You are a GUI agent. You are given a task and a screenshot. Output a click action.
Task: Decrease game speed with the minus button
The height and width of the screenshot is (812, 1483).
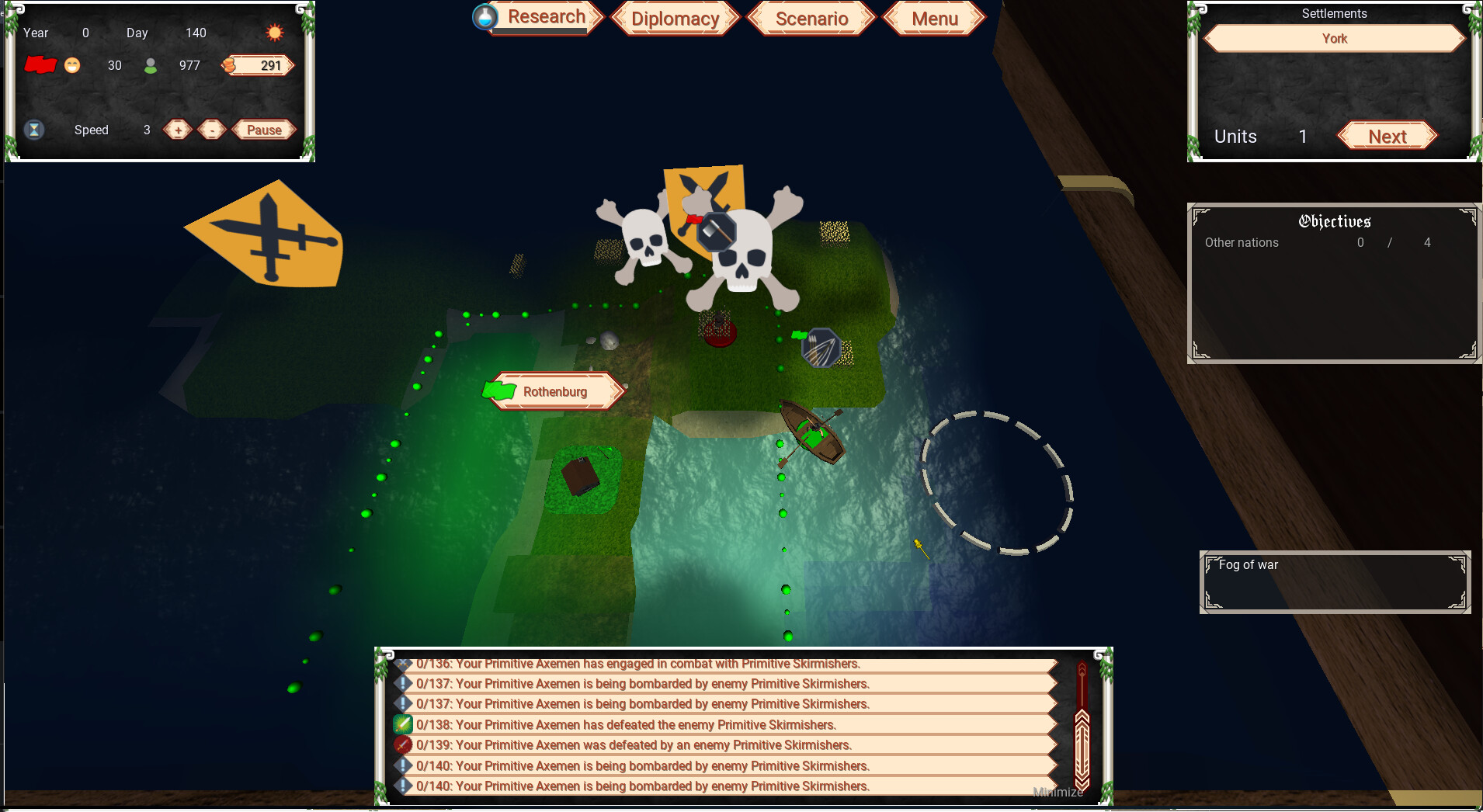211,130
